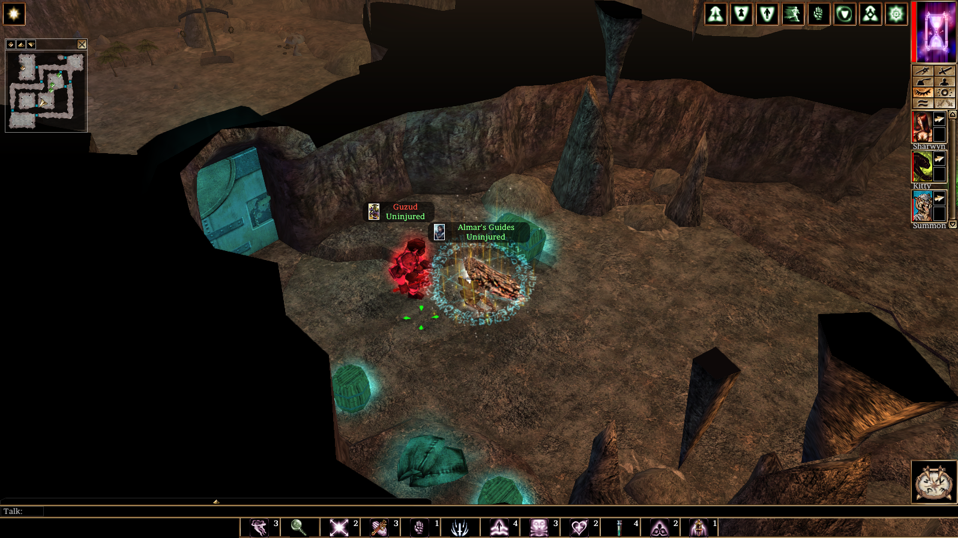Use the potion vial hotbar slot

click(619, 527)
